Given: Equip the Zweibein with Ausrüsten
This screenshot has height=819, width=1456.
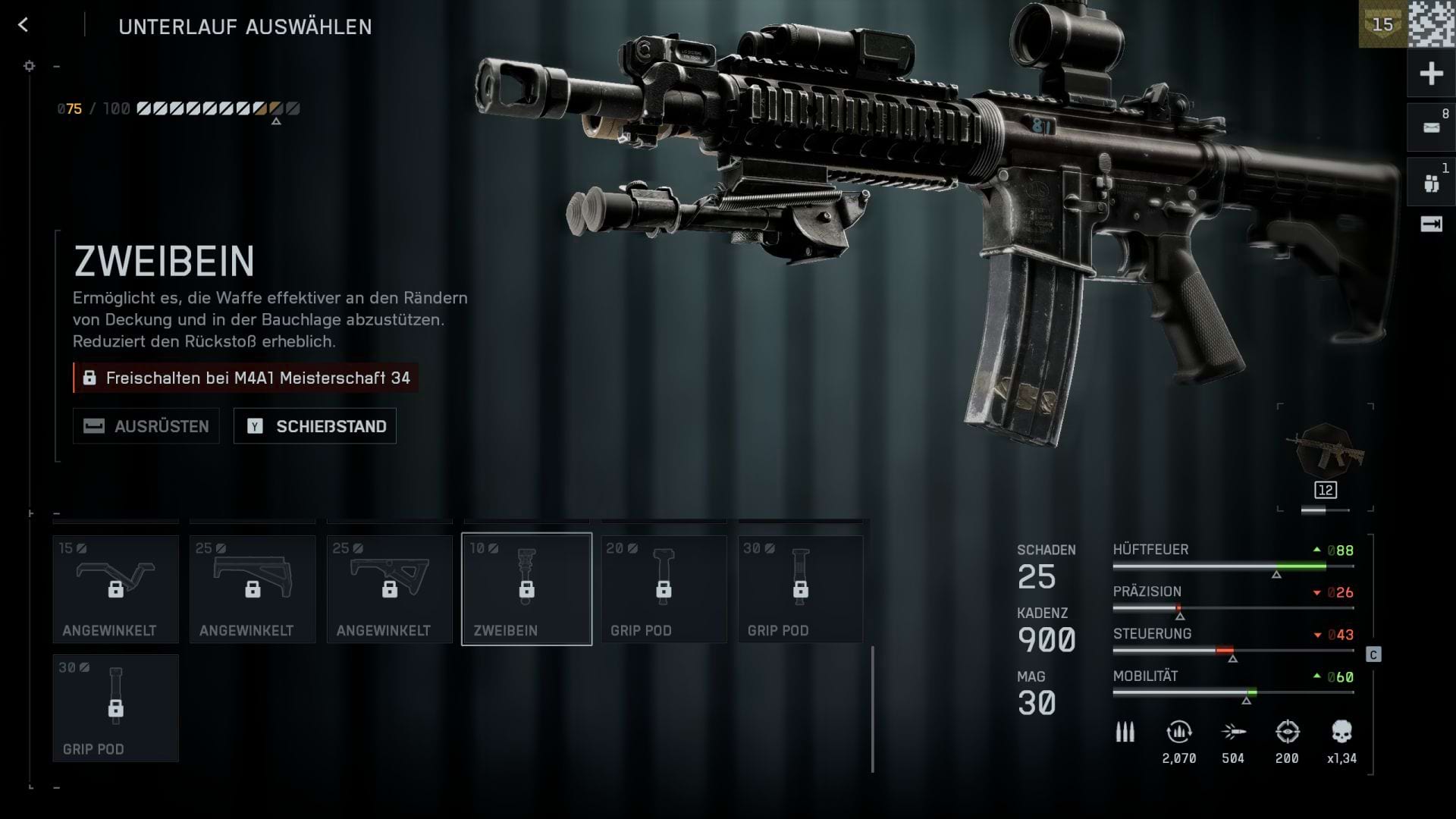Looking at the screenshot, I should click(146, 426).
